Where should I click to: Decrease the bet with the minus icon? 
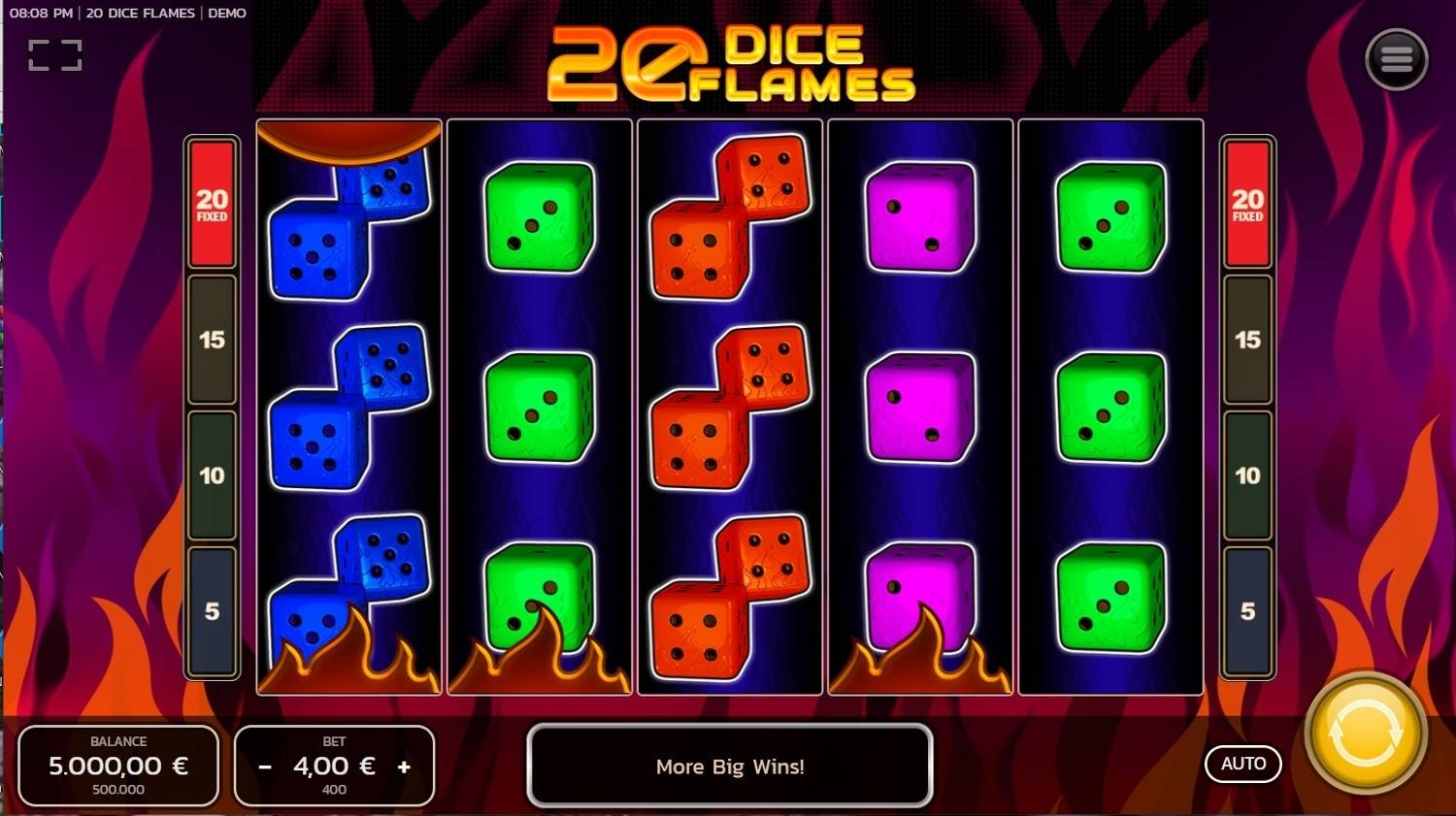pyautogui.click(x=264, y=766)
